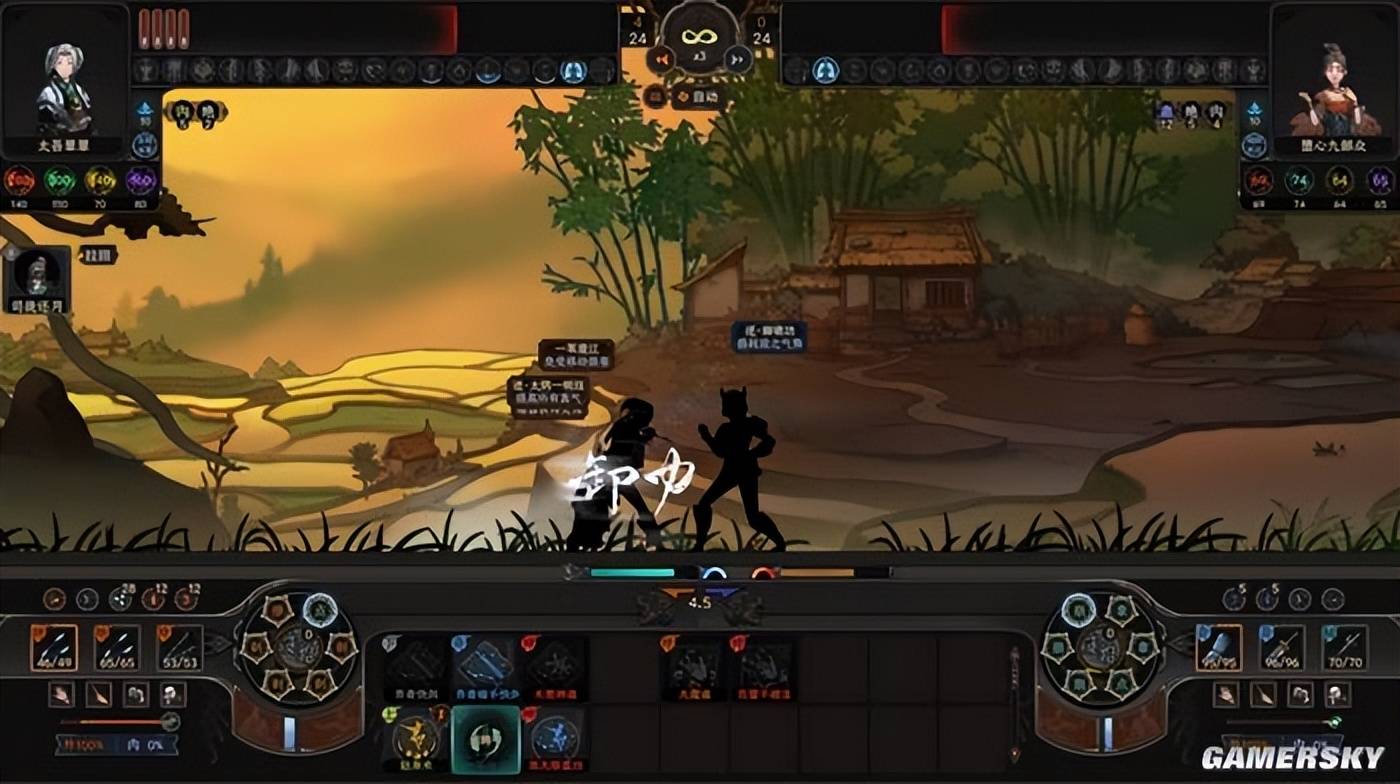The height and width of the screenshot is (784, 1400).
Task: Click the glowing blue body icon on enemy's bar
Action: 824,71
